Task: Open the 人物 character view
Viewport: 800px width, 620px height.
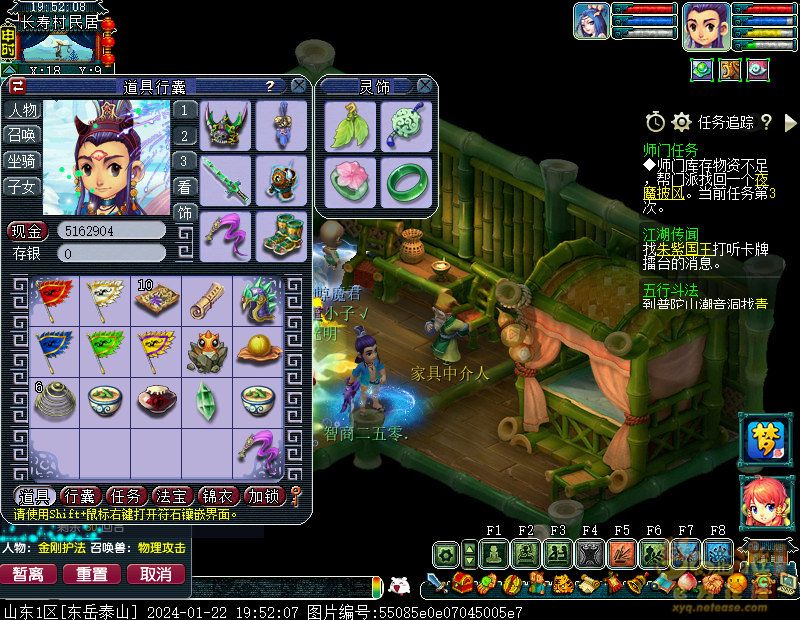Action: coord(22,110)
